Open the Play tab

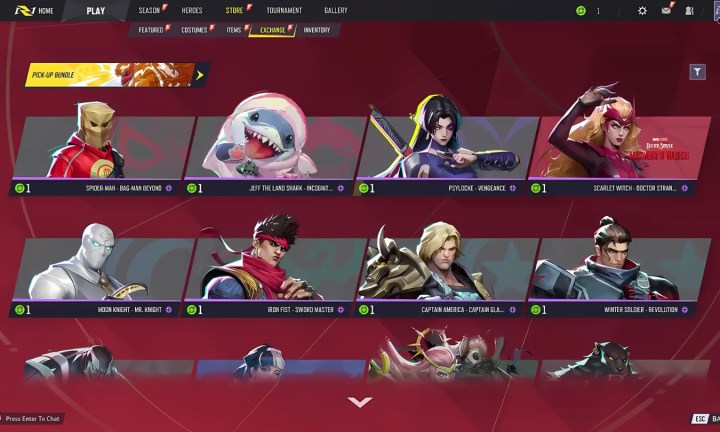pyautogui.click(x=96, y=10)
